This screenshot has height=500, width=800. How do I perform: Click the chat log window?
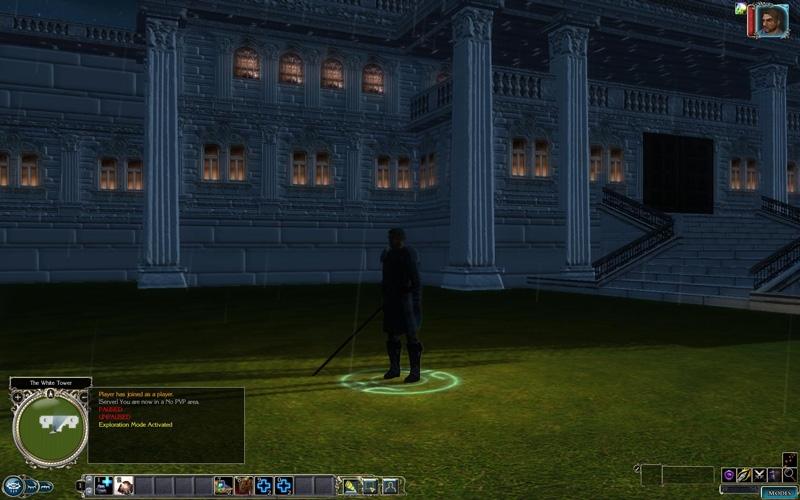tap(166, 425)
